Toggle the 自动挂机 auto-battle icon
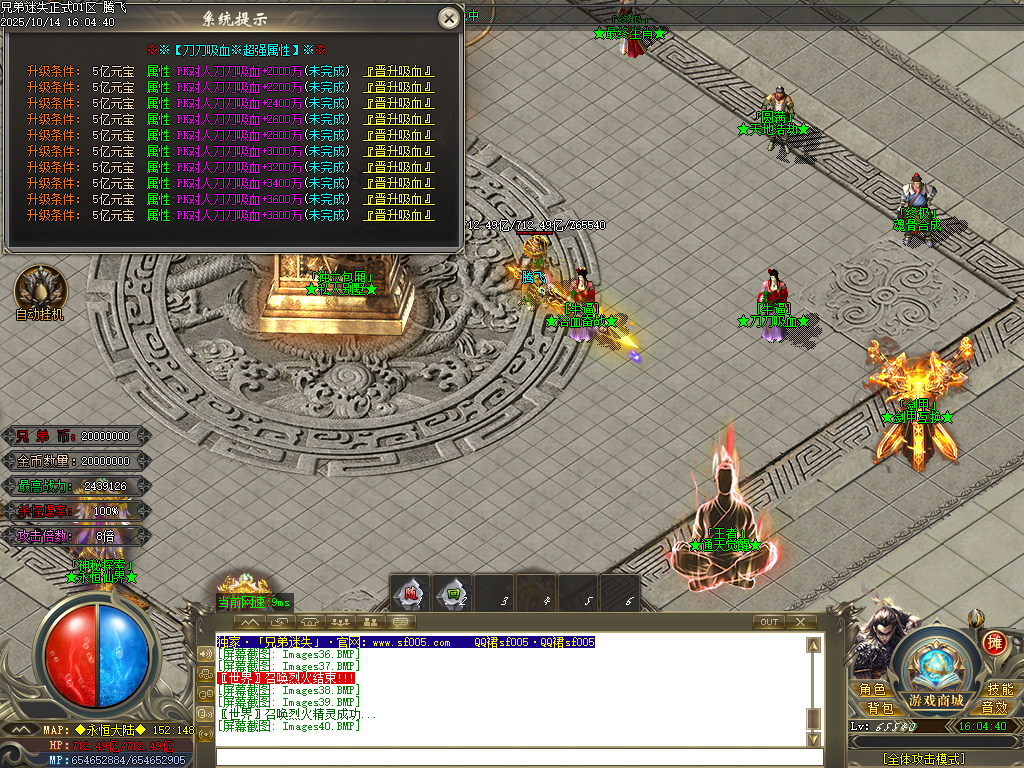 [x=40, y=291]
